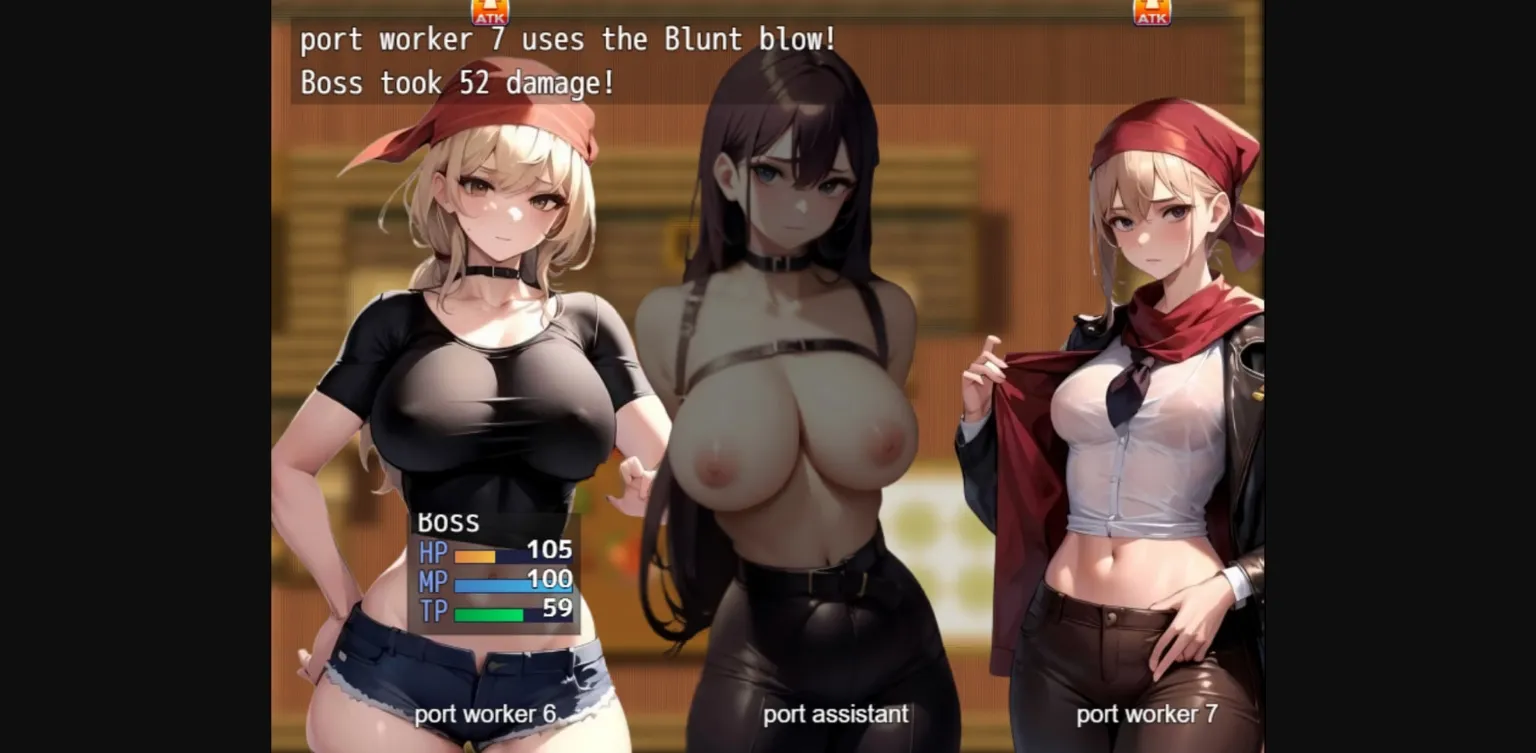Click the Boss status window panel
Image resolution: width=1536 pixels, height=753 pixels.
495,570
